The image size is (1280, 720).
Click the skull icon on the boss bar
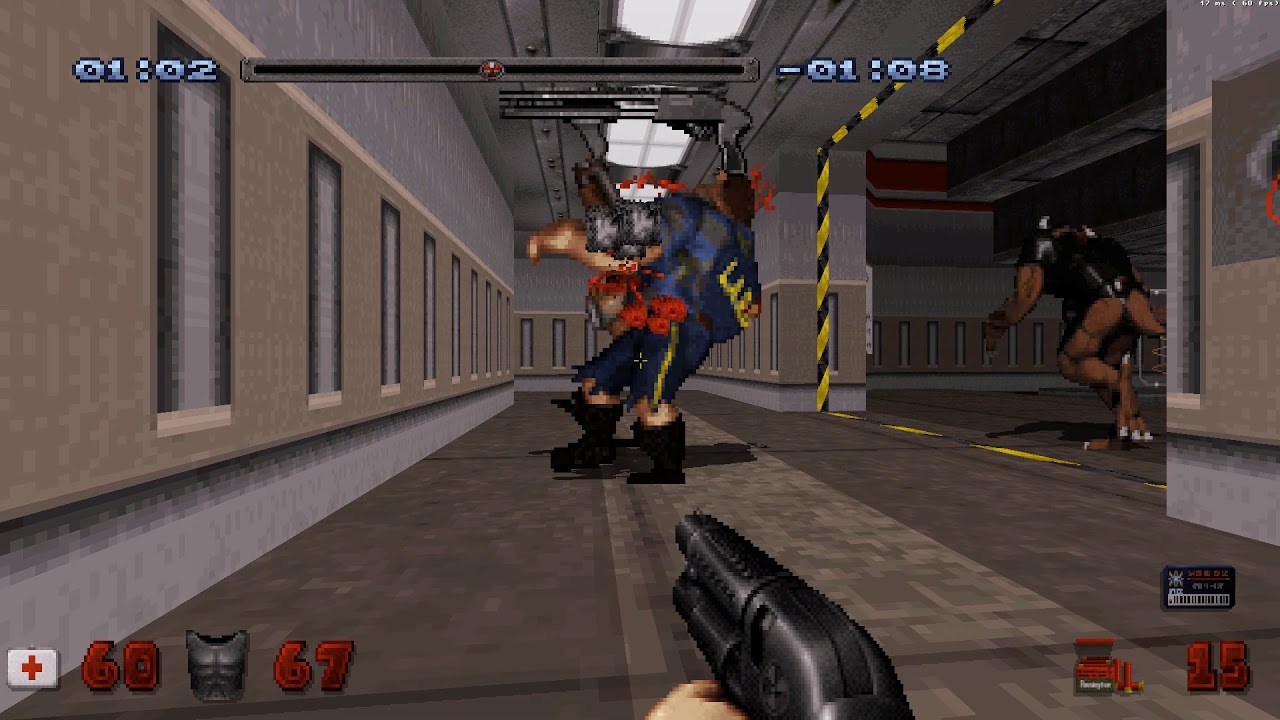point(489,70)
